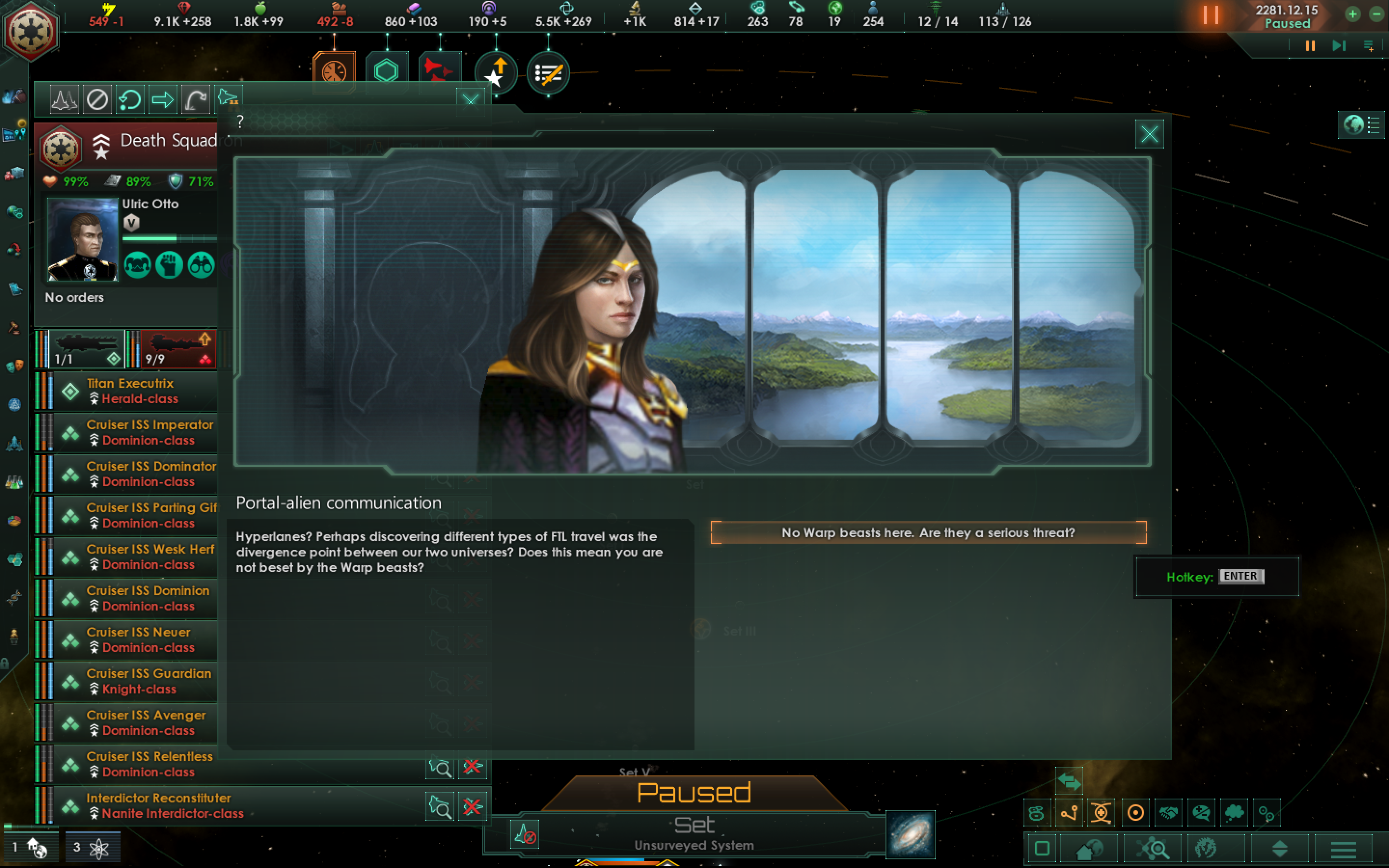
Task: Toggle the opinion map mode icon
Action: (1202, 814)
